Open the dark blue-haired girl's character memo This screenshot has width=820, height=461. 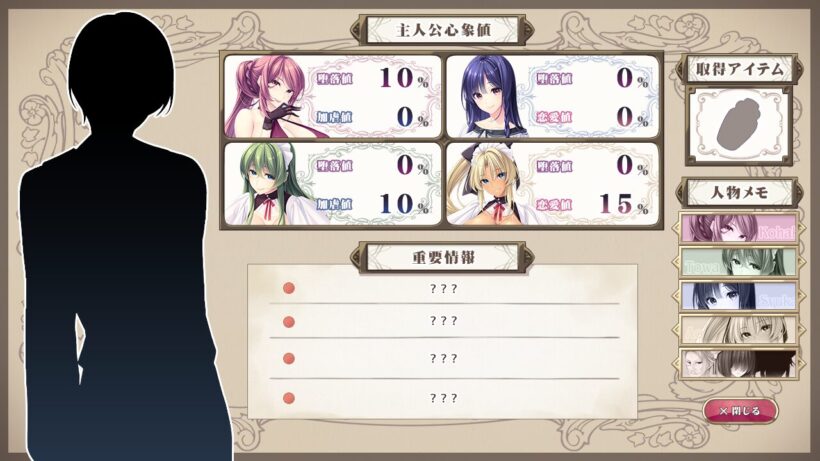pos(738,296)
